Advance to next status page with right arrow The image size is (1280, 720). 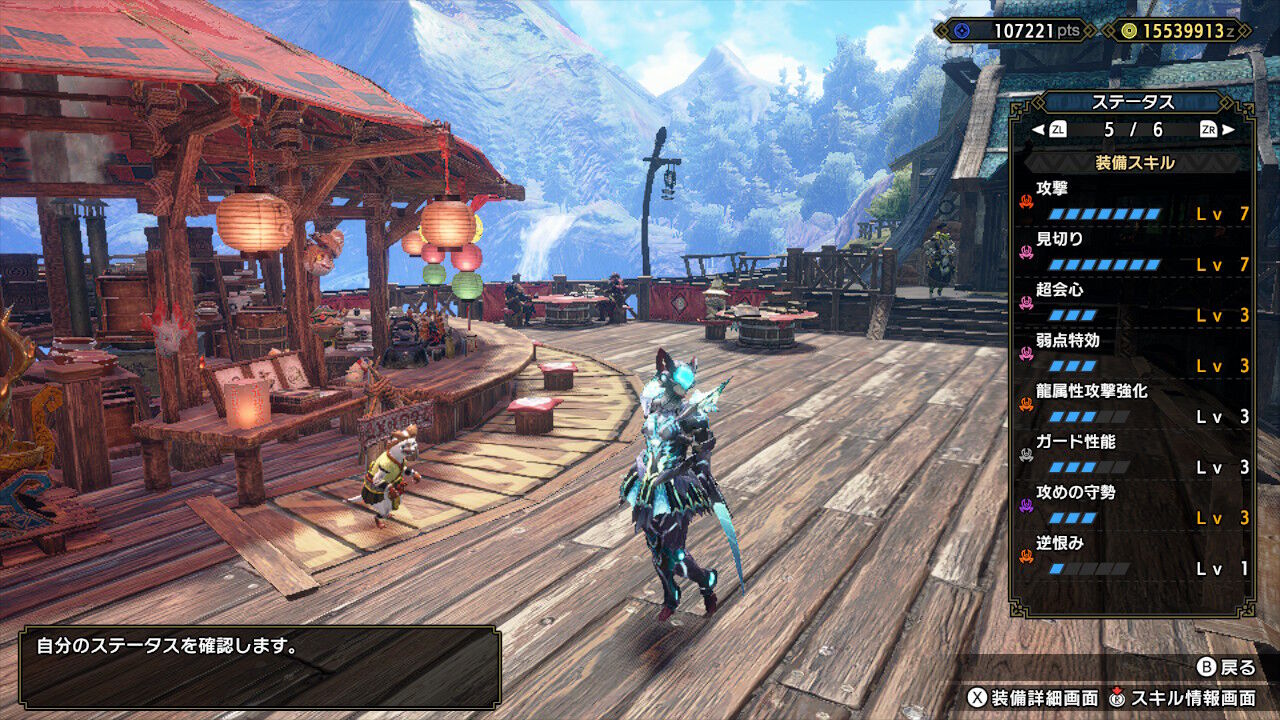click(1228, 129)
